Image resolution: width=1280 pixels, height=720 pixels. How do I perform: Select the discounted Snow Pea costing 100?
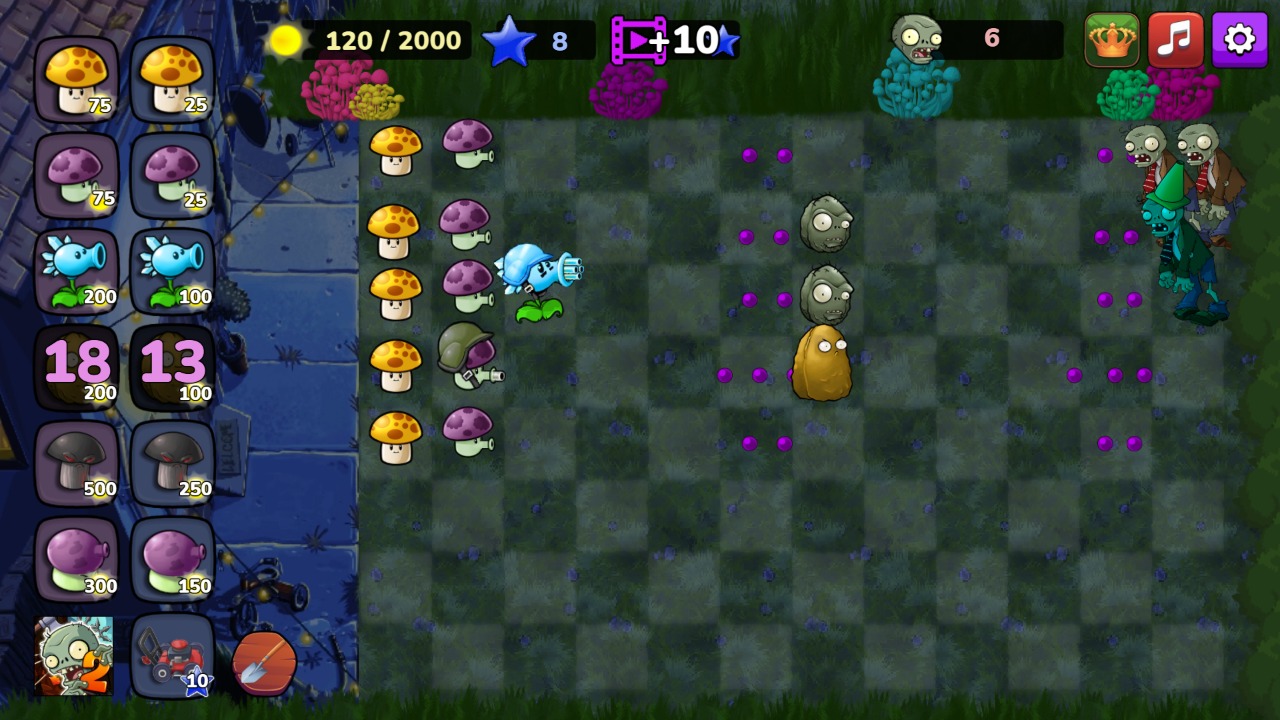[172, 268]
